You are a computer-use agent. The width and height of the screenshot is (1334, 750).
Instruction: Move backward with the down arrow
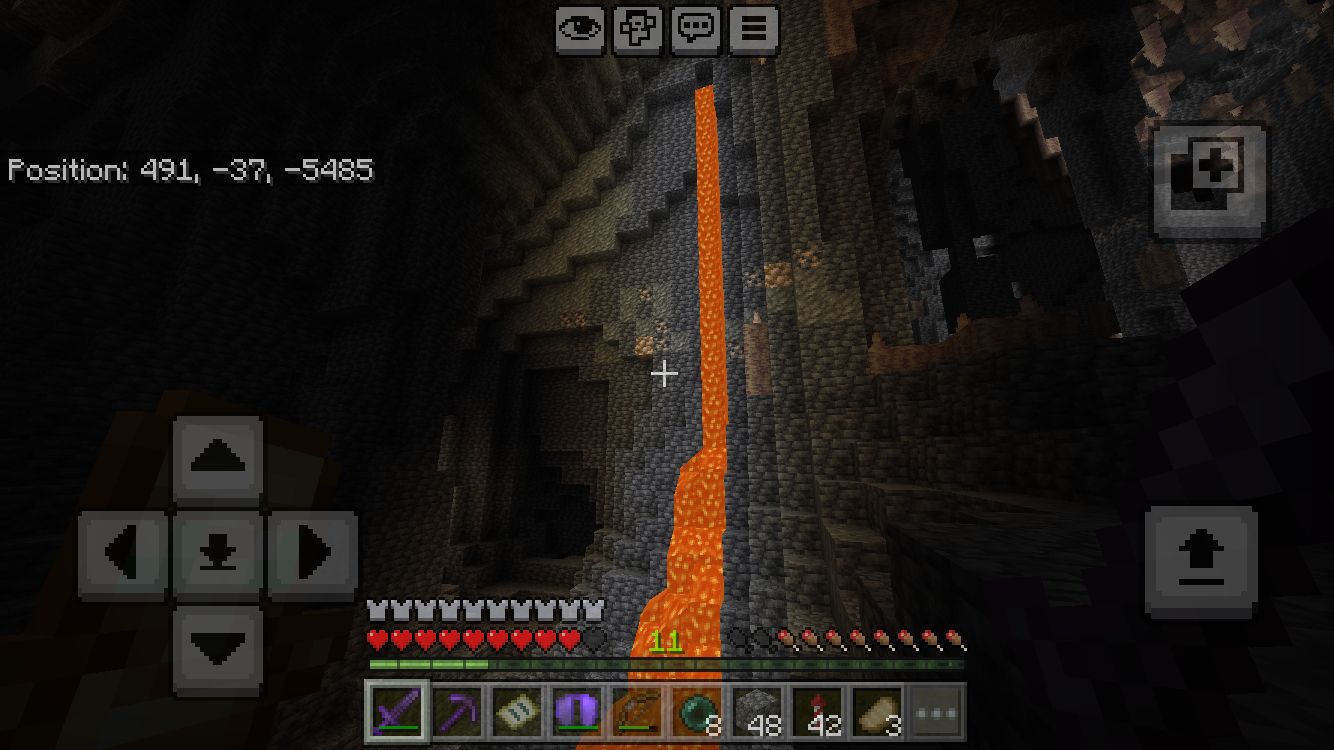(218, 649)
